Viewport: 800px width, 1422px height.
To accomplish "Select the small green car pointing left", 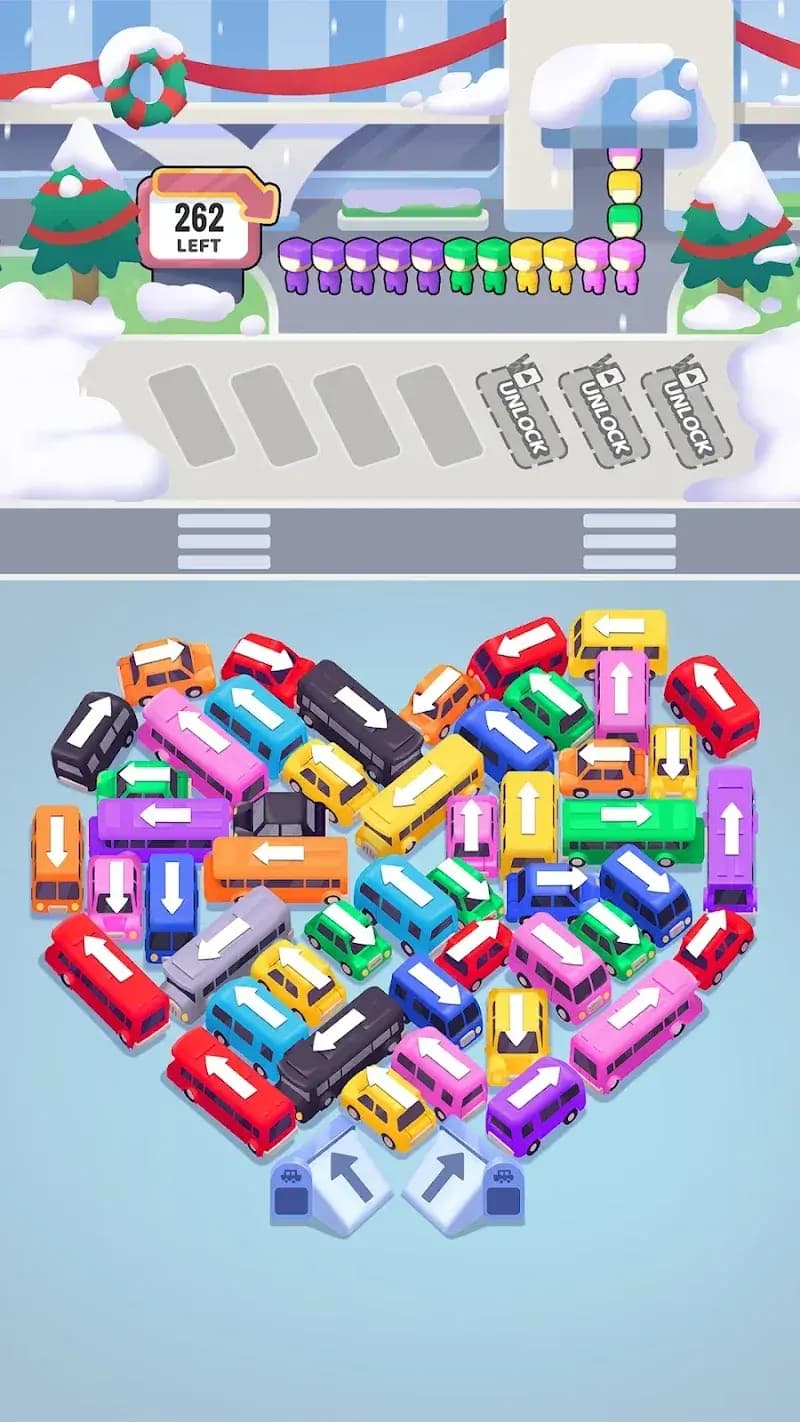I will pos(142,775).
